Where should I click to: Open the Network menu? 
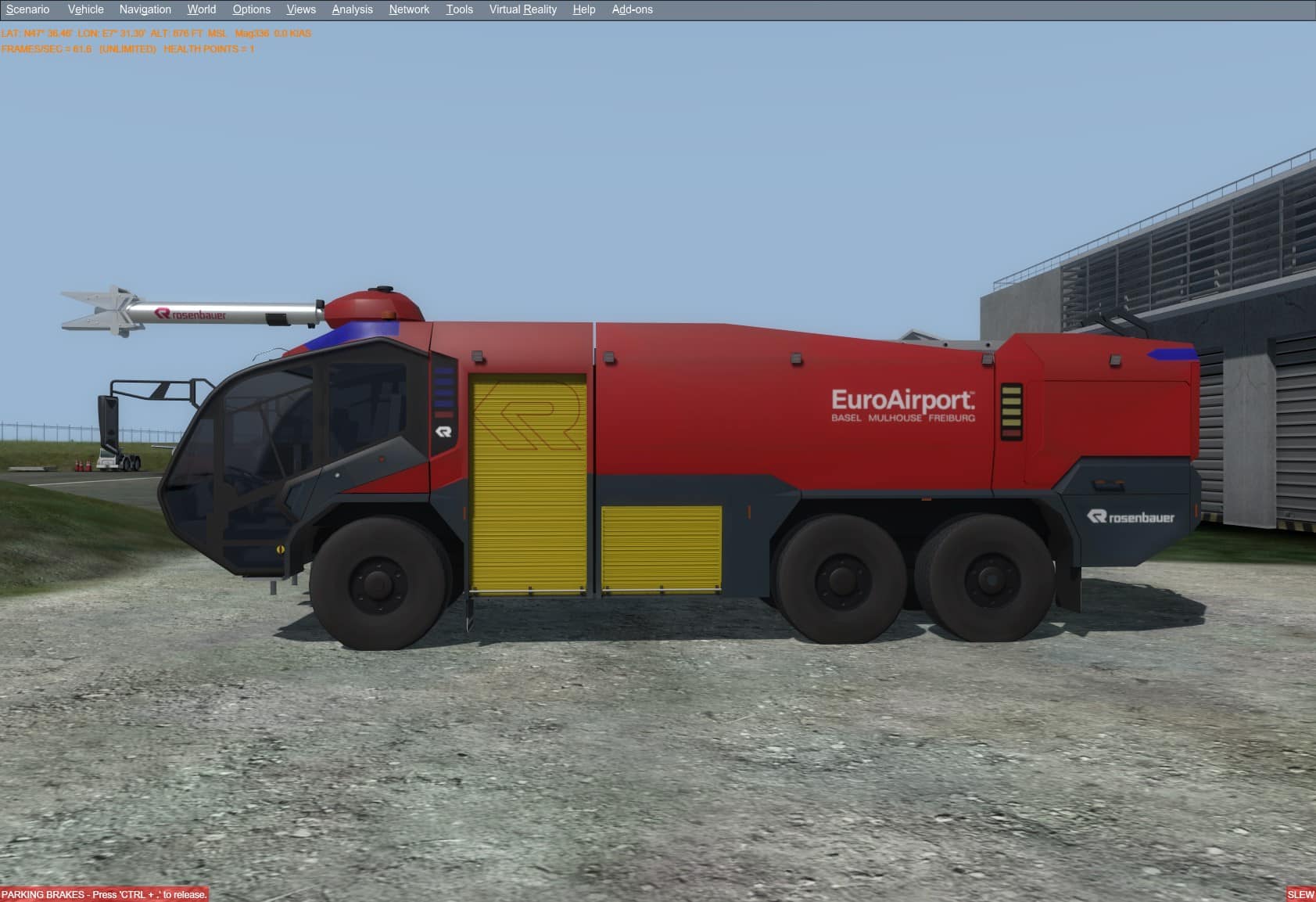click(409, 9)
